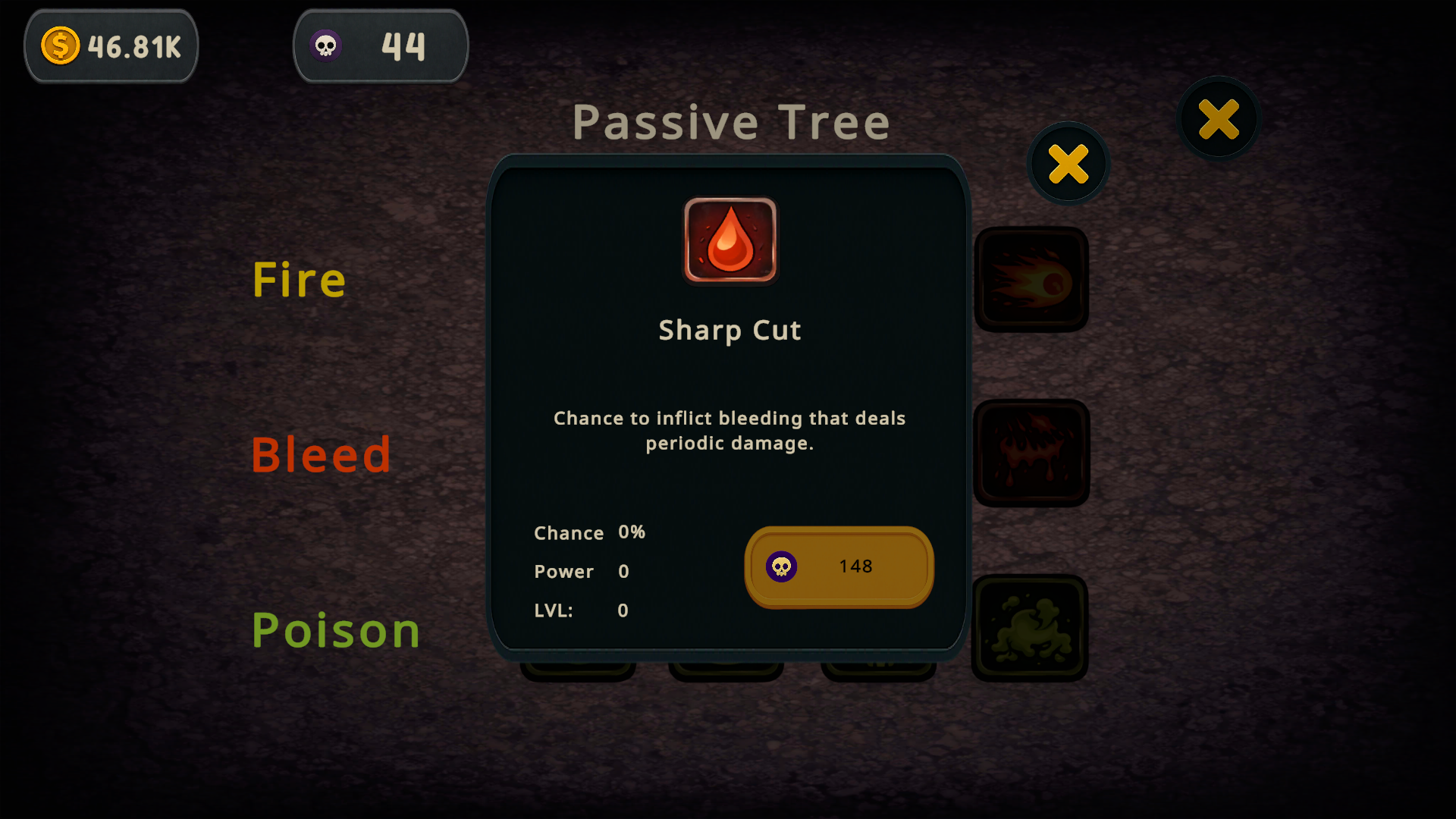Click the Passive Tree title
1456x819 pixels.
[x=731, y=121]
